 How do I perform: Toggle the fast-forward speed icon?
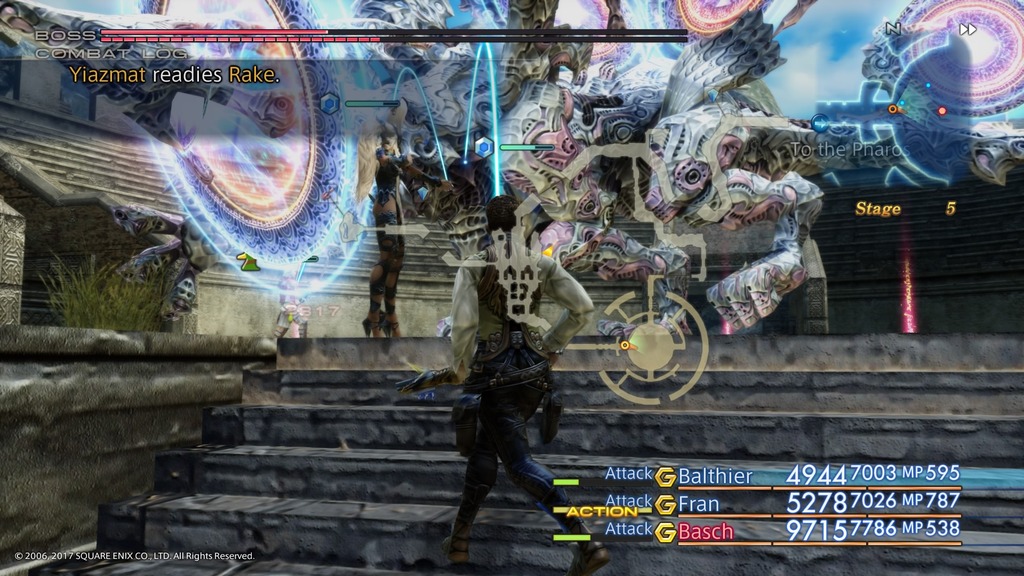pos(967,29)
